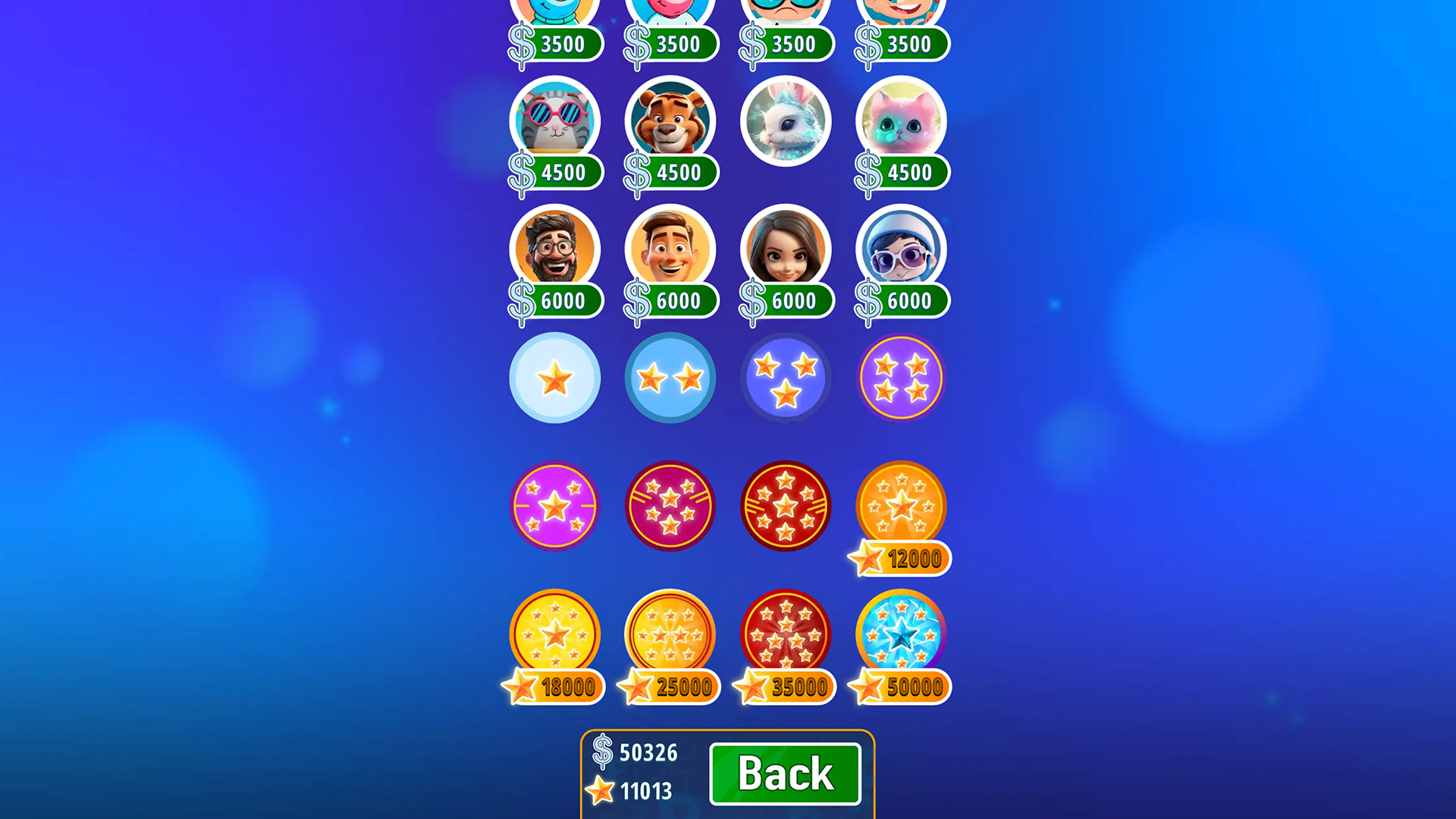
Task: Select the orange frame costing 12000 stars
Action: pos(901,506)
